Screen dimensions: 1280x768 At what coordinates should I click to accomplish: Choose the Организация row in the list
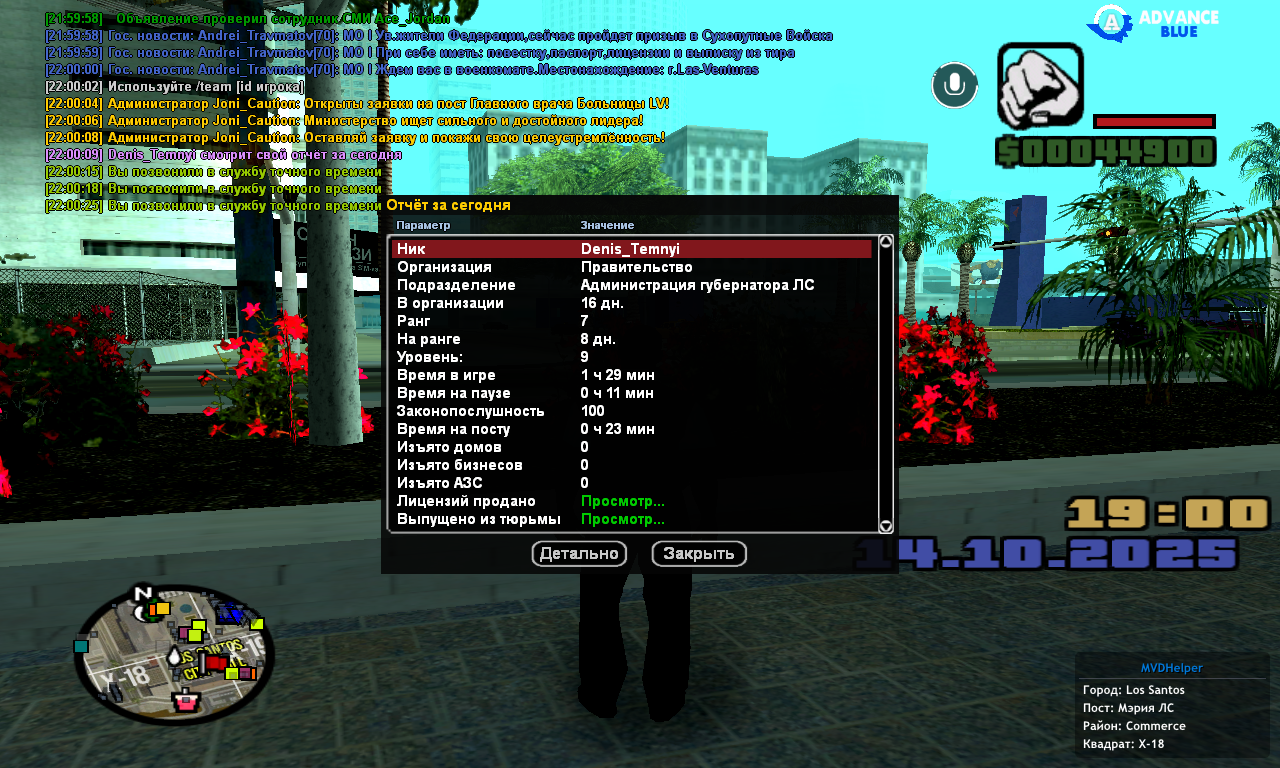tap(630, 267)
